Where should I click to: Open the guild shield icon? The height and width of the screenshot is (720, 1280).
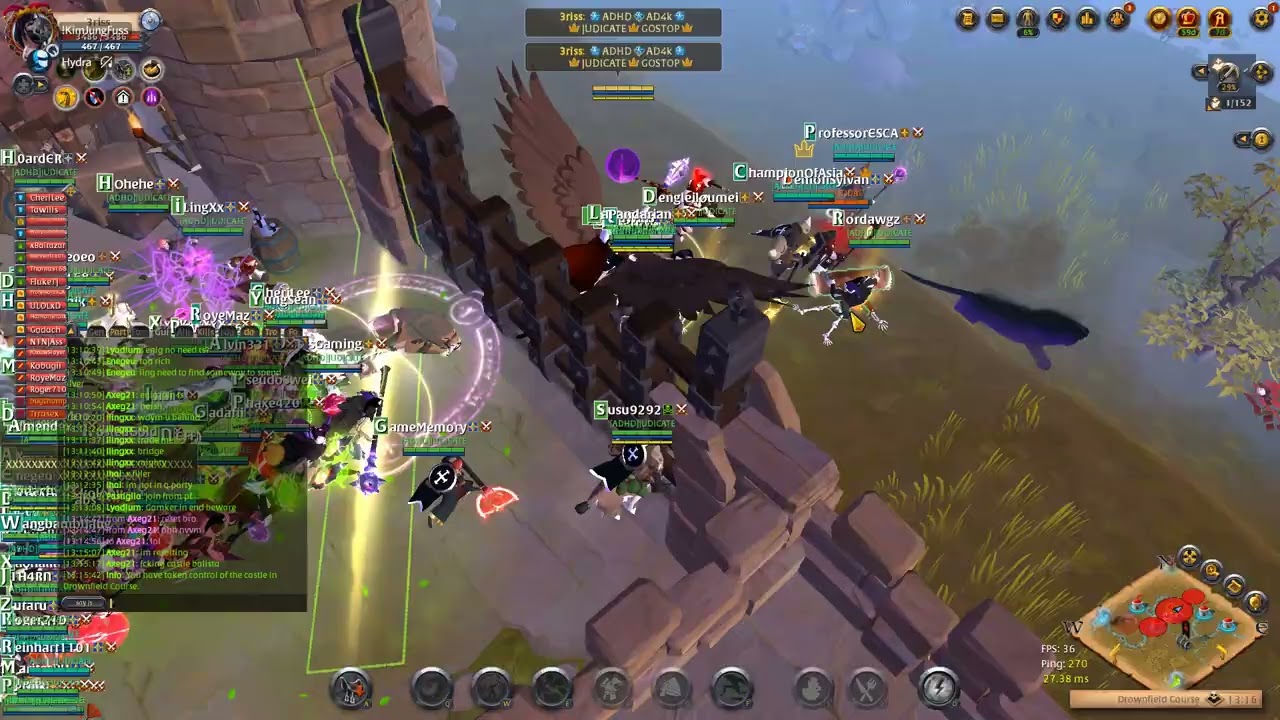coord(1057,18)
